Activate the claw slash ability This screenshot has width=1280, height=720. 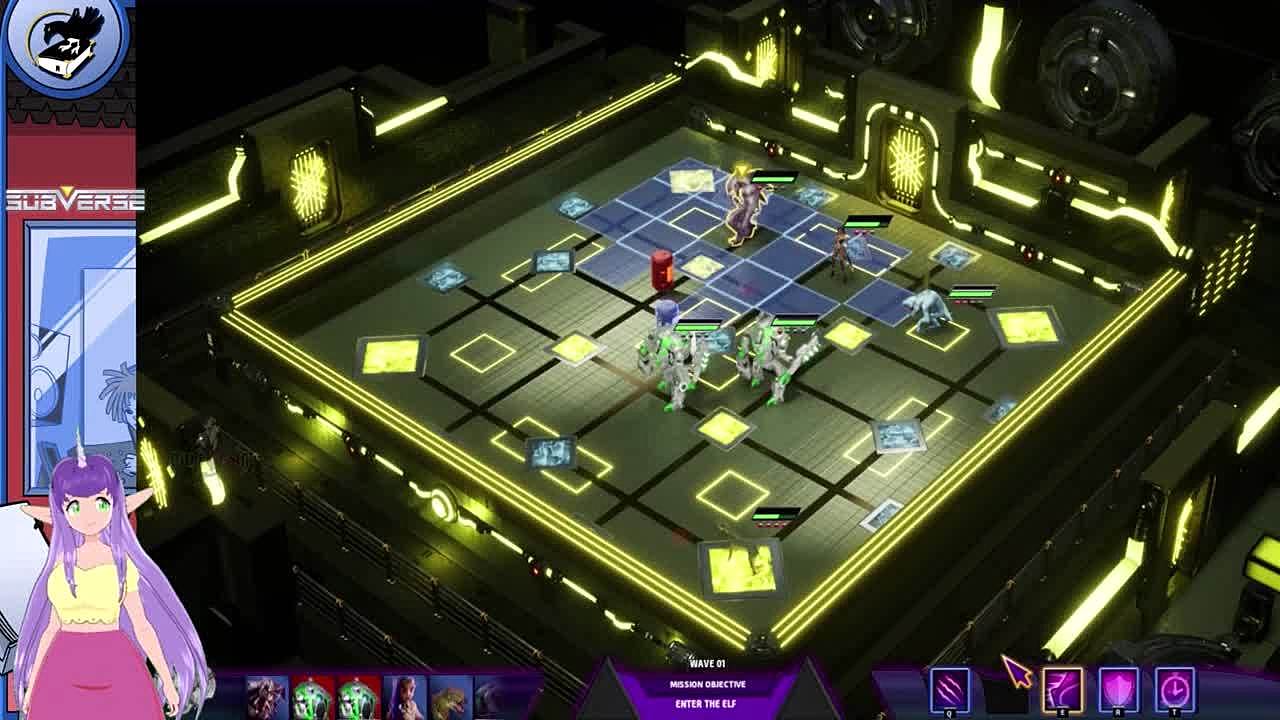(949, 689)
